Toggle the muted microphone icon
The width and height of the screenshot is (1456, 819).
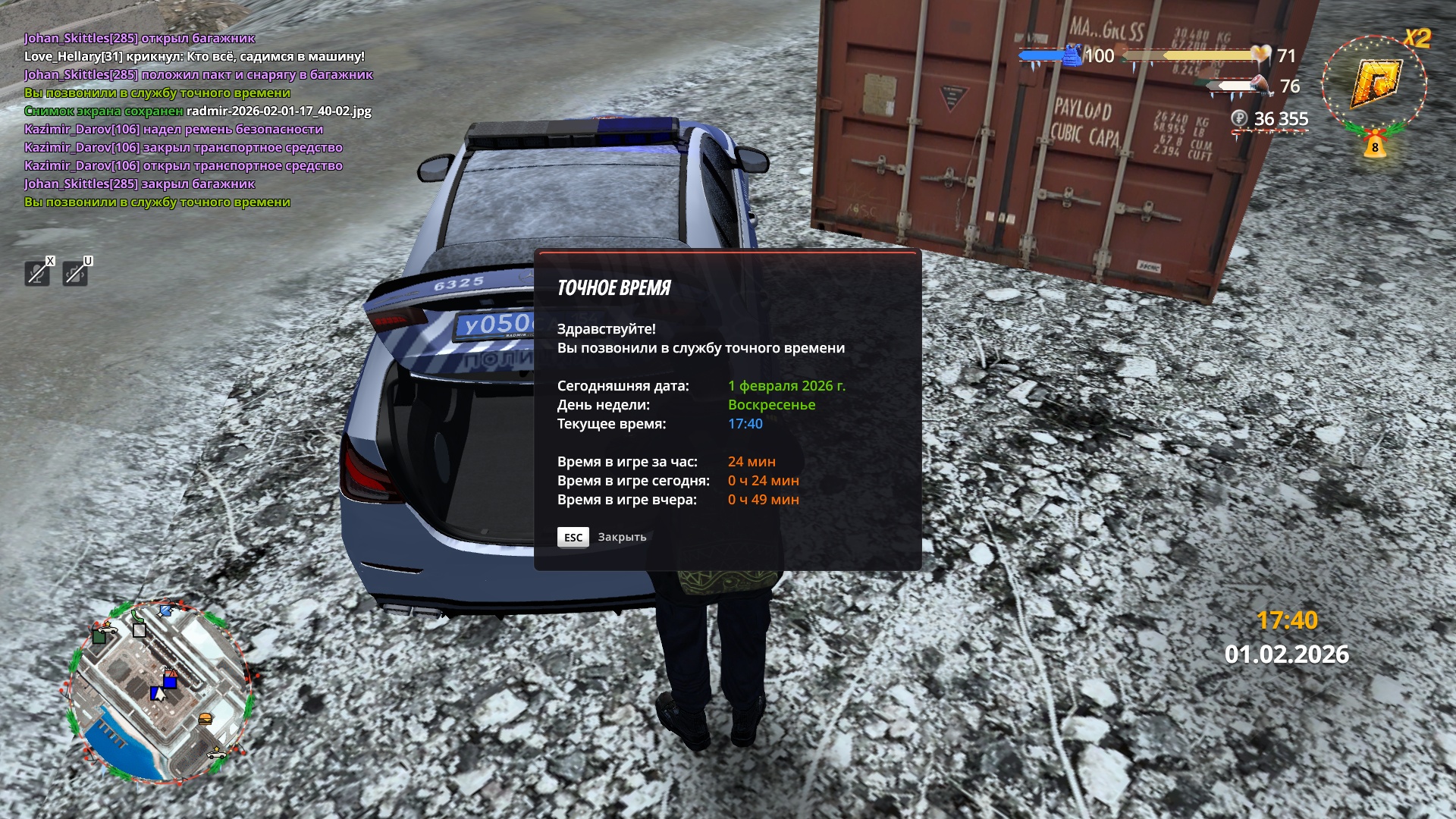point(37,272)
